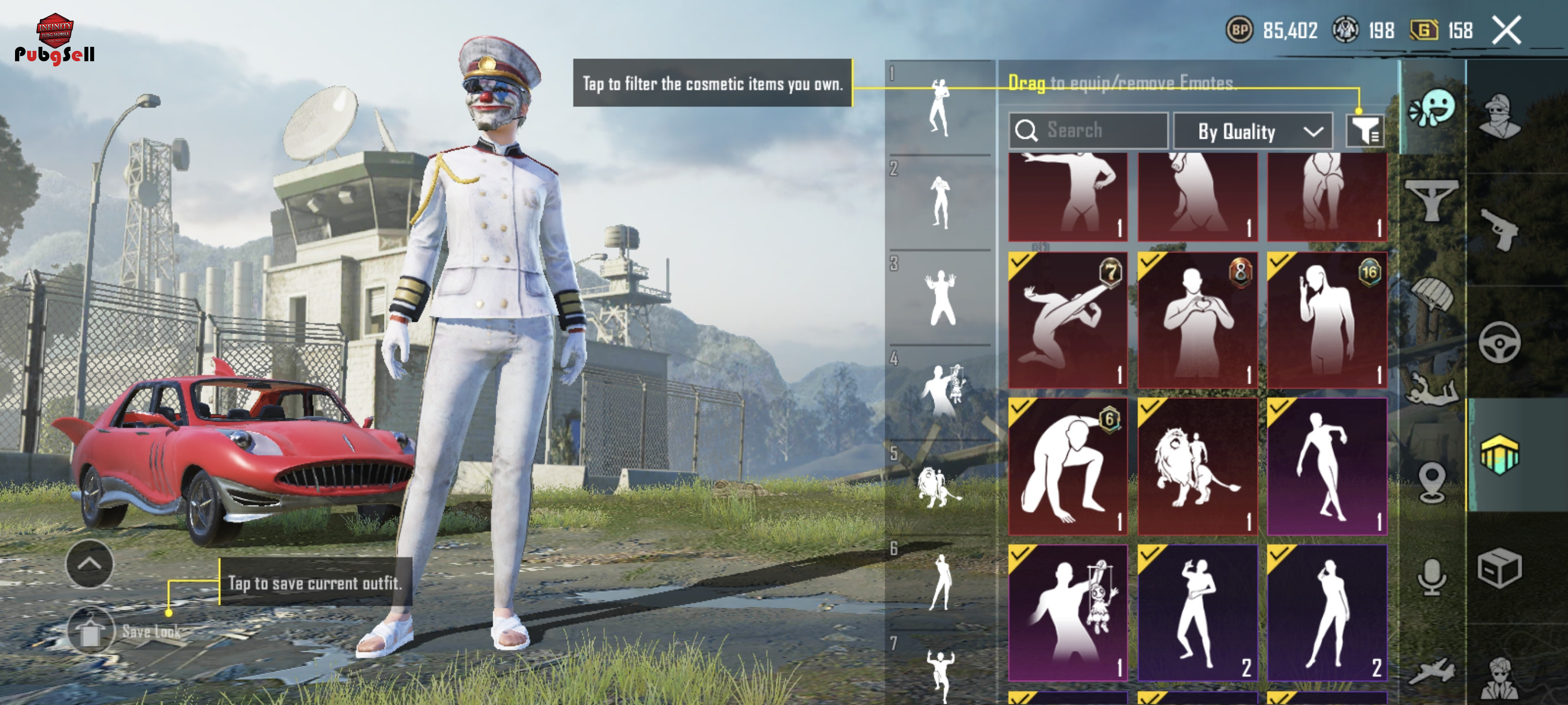
Task: Save the current look
Action: [x=91, y=631]
